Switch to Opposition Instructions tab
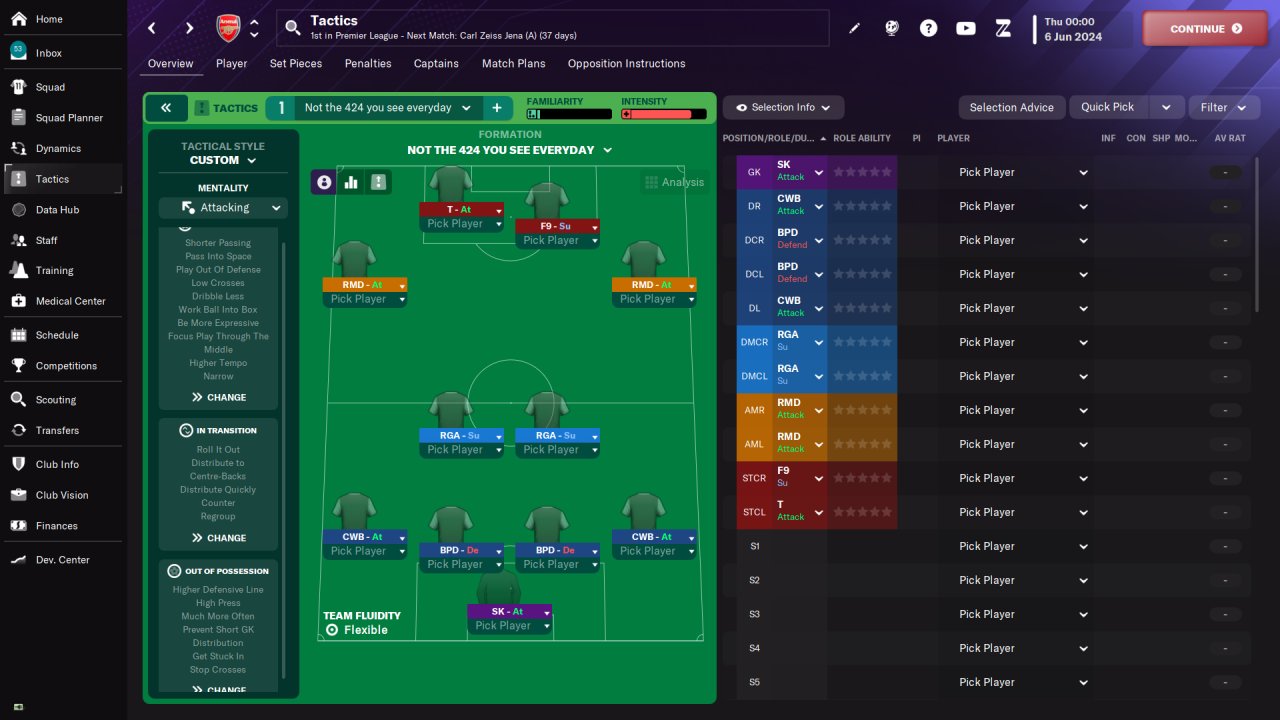Screen dimensions: 1280x720 (x=626, y=64)
